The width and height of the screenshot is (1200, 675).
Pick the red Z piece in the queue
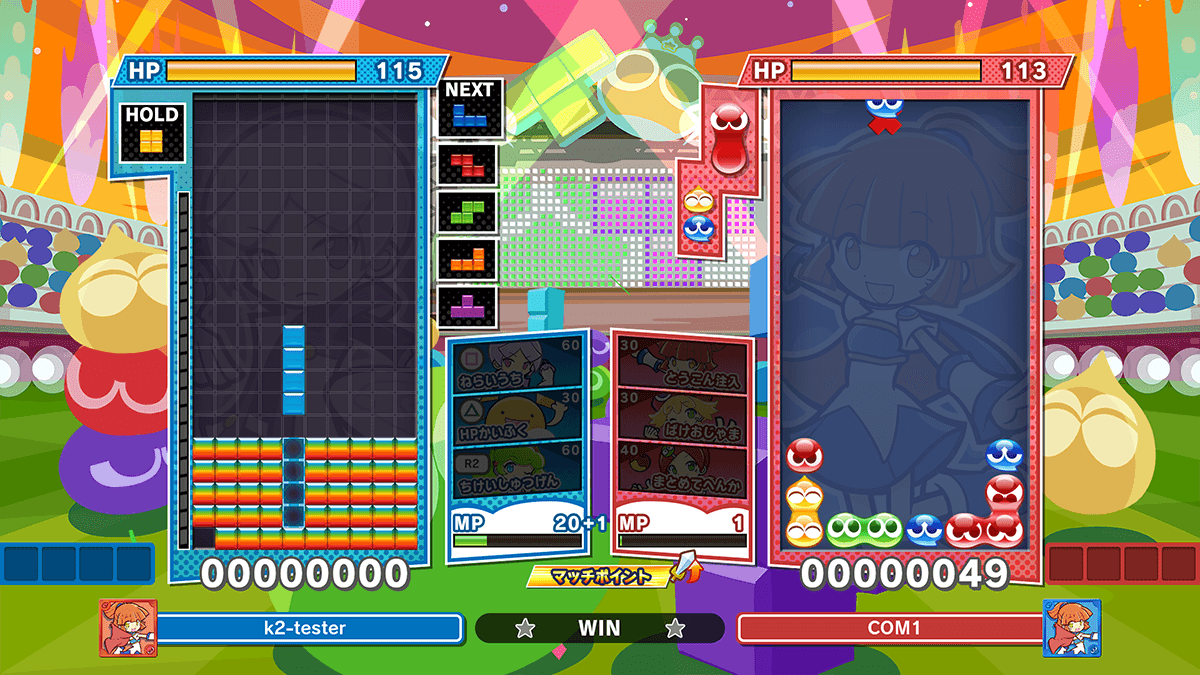pos(468,164)
